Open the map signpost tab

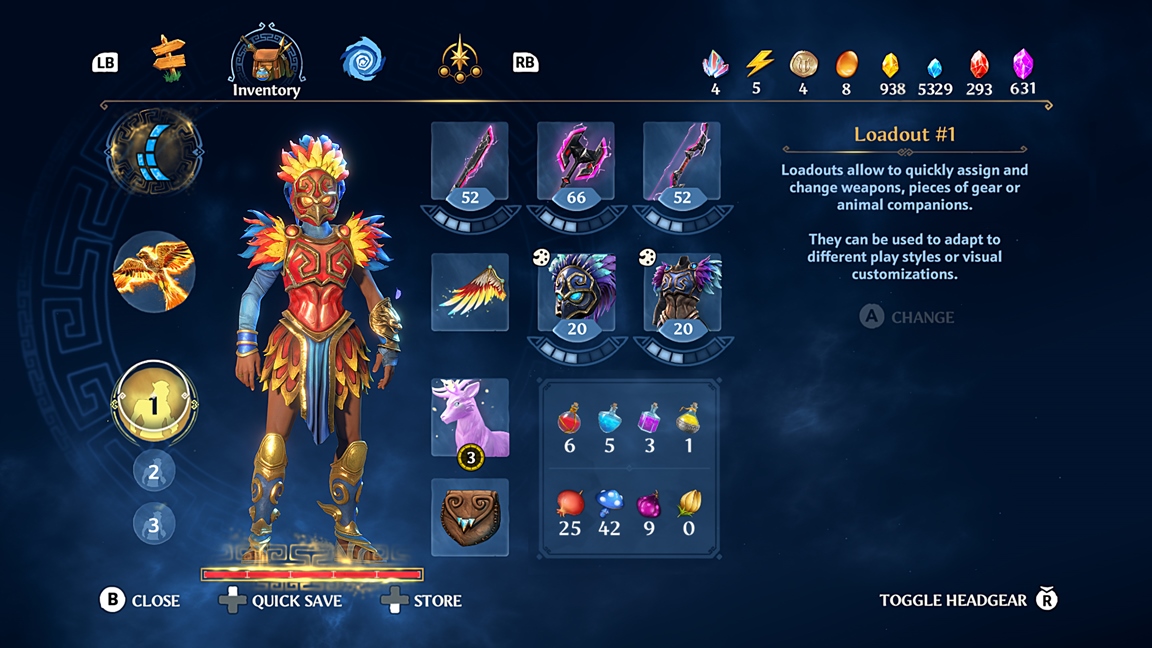coord(169,57)
